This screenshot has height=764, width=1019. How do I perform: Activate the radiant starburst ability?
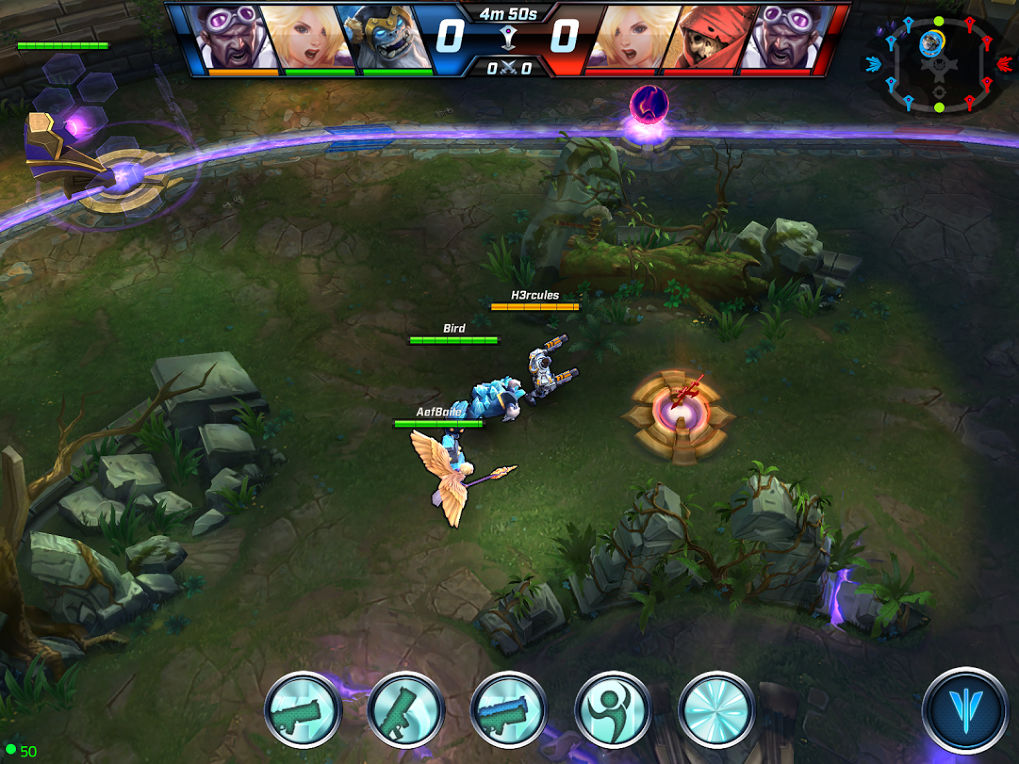tap(716, 710)
